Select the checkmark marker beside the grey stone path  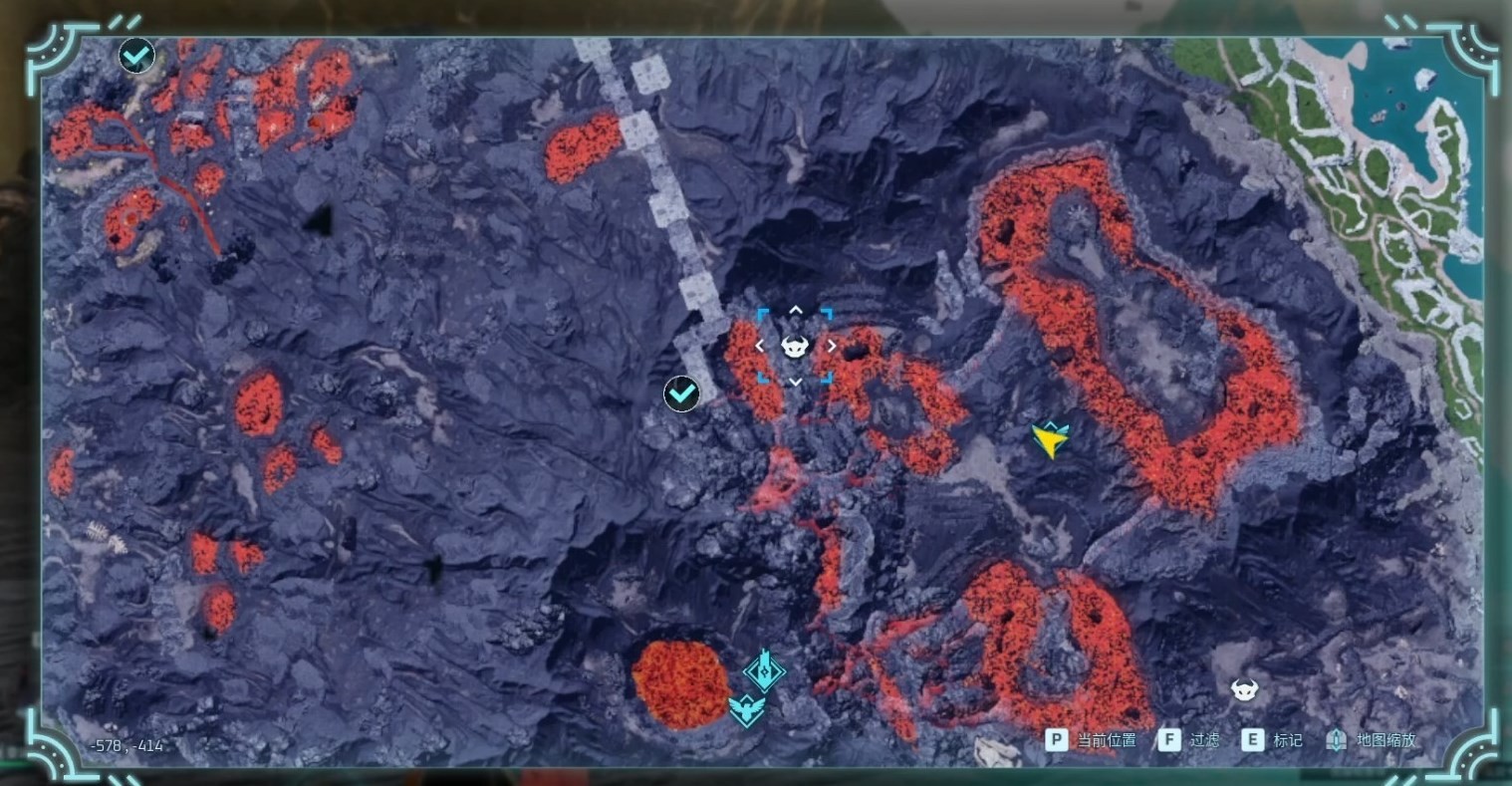coord(681,393)
